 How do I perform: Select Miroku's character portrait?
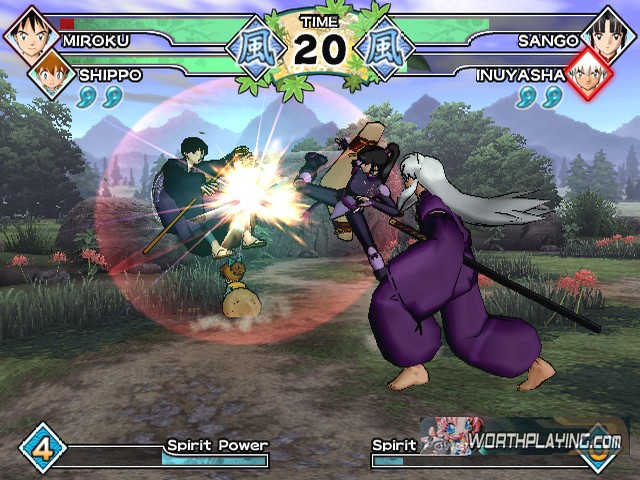30,31
